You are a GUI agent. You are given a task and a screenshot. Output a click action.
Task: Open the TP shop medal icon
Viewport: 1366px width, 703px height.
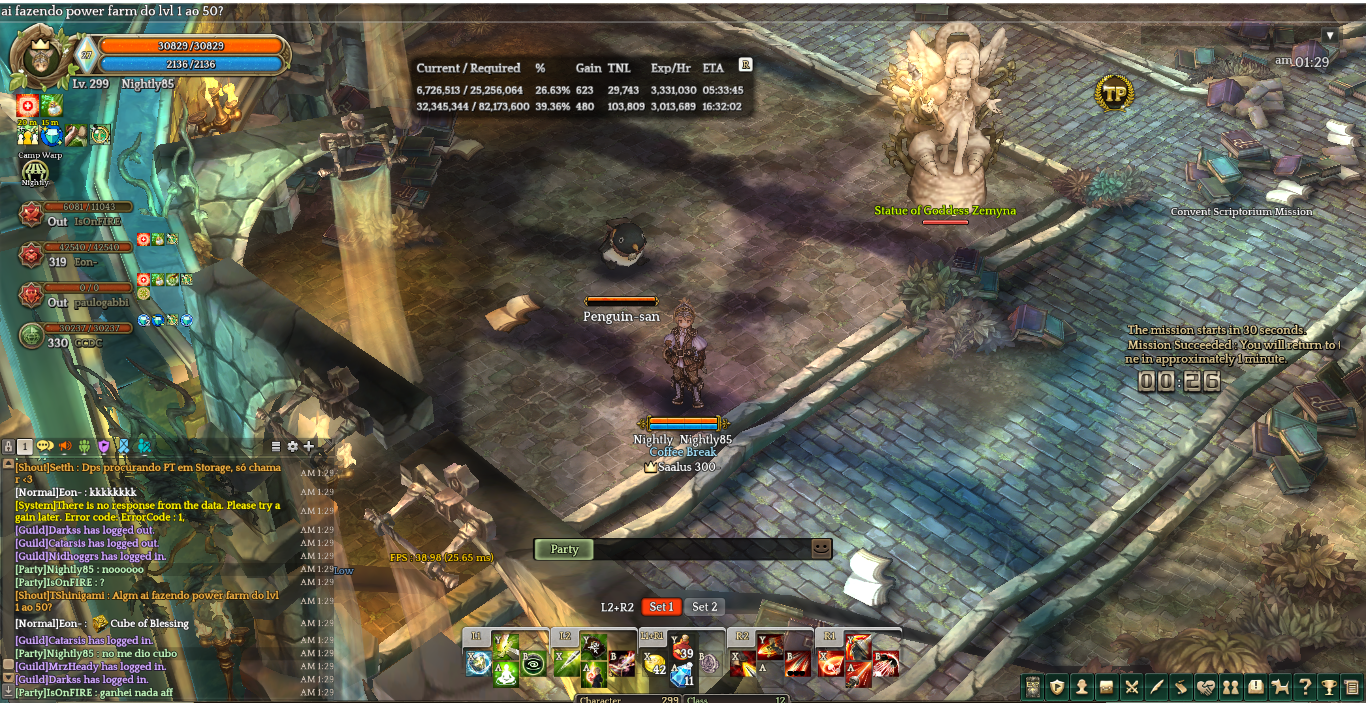pyautogui.click(x=1114, y=93)
